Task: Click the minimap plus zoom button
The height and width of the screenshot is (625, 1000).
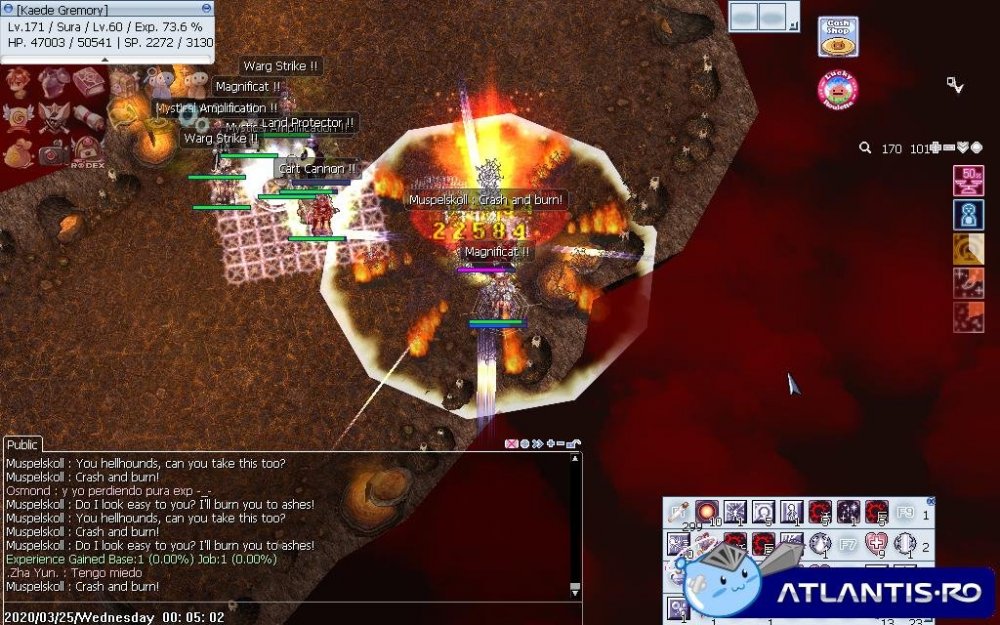Action: (x=935, y=148)
